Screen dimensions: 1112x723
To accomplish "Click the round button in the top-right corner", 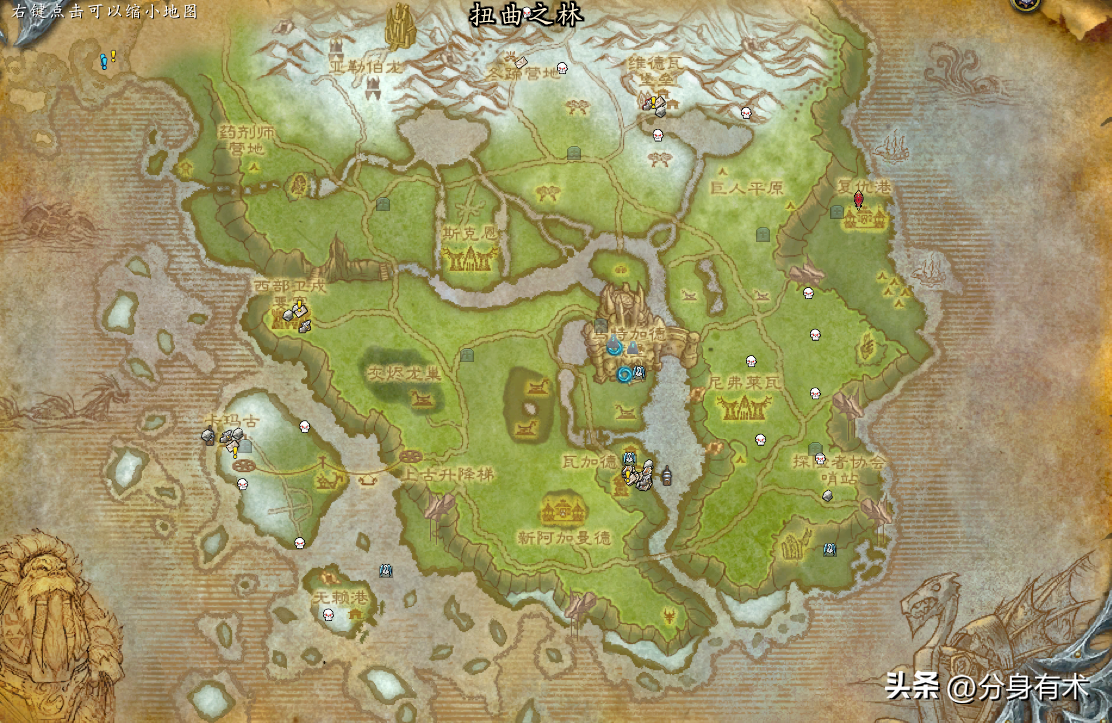I will click(1025, 4).
